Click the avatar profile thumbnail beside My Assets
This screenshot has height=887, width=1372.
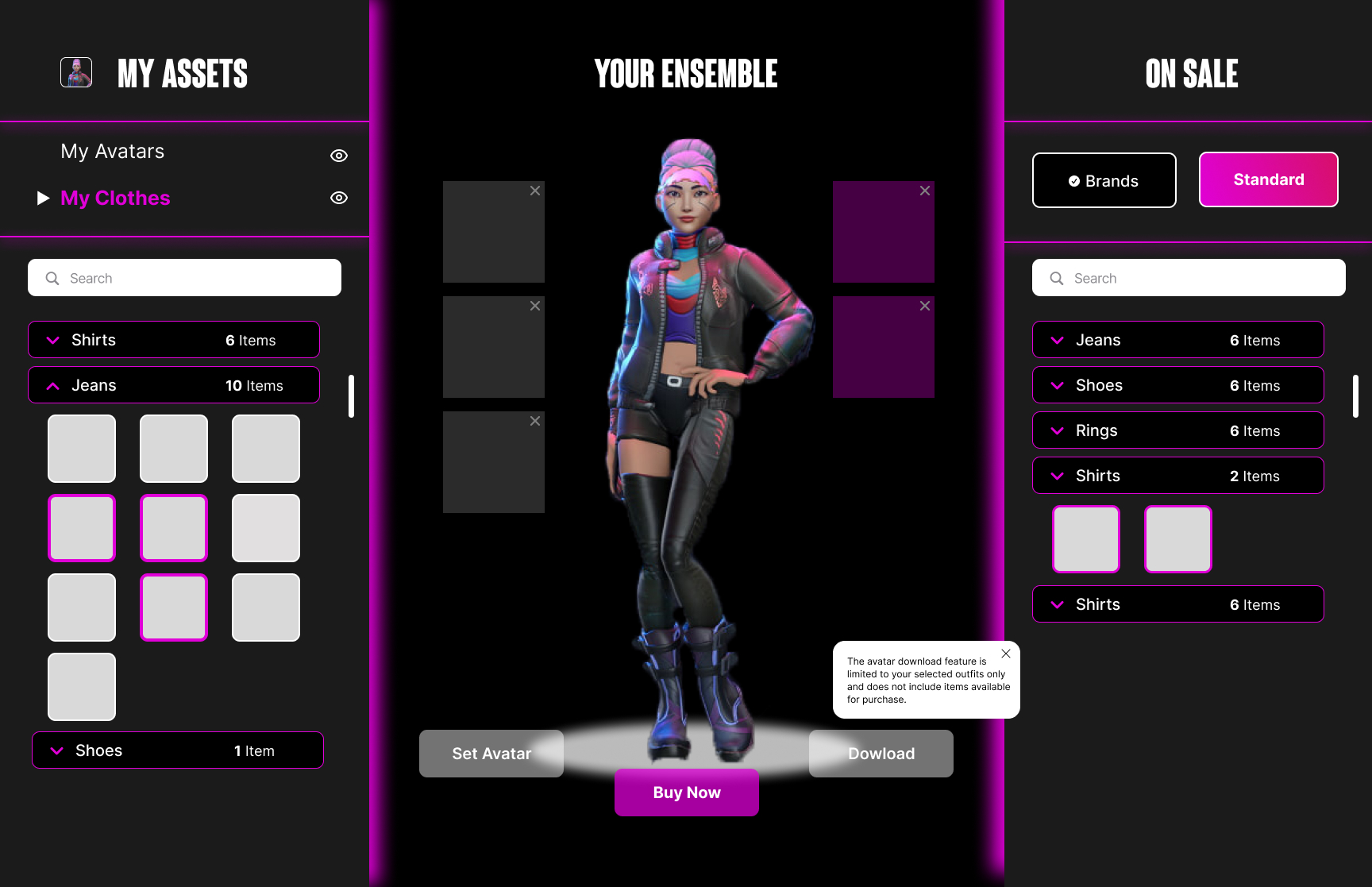click(75, 71)
